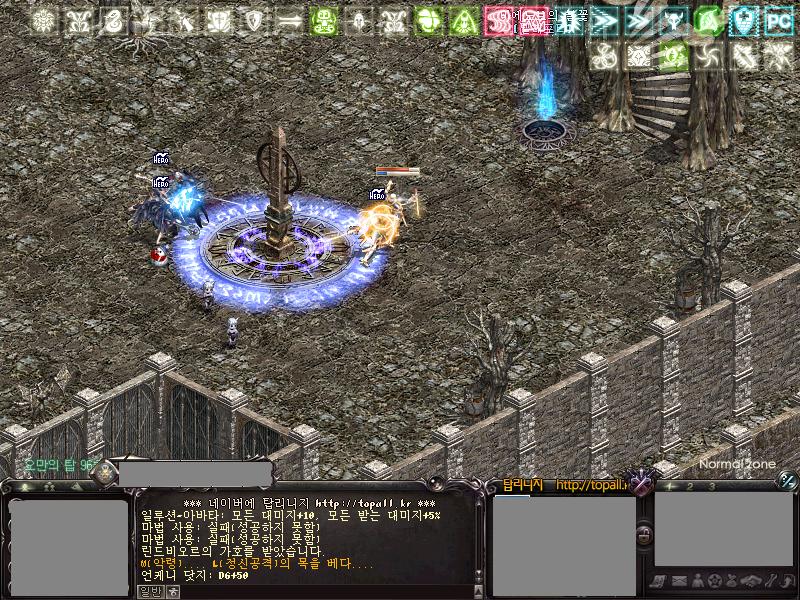
Task: Open the inventory bag icon
Action: click(733, 581)
